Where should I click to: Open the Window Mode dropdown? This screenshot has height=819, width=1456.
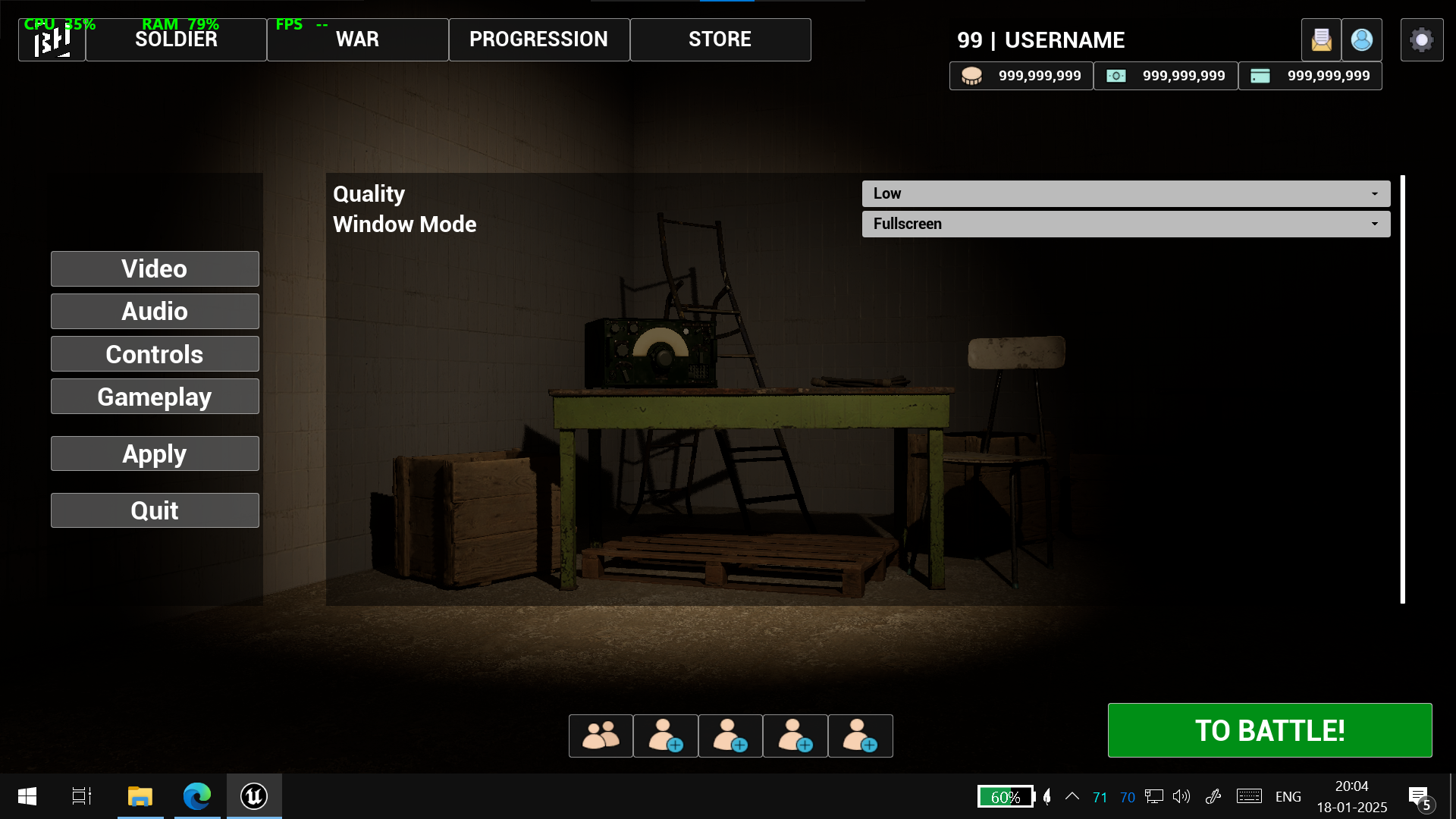1125,224
